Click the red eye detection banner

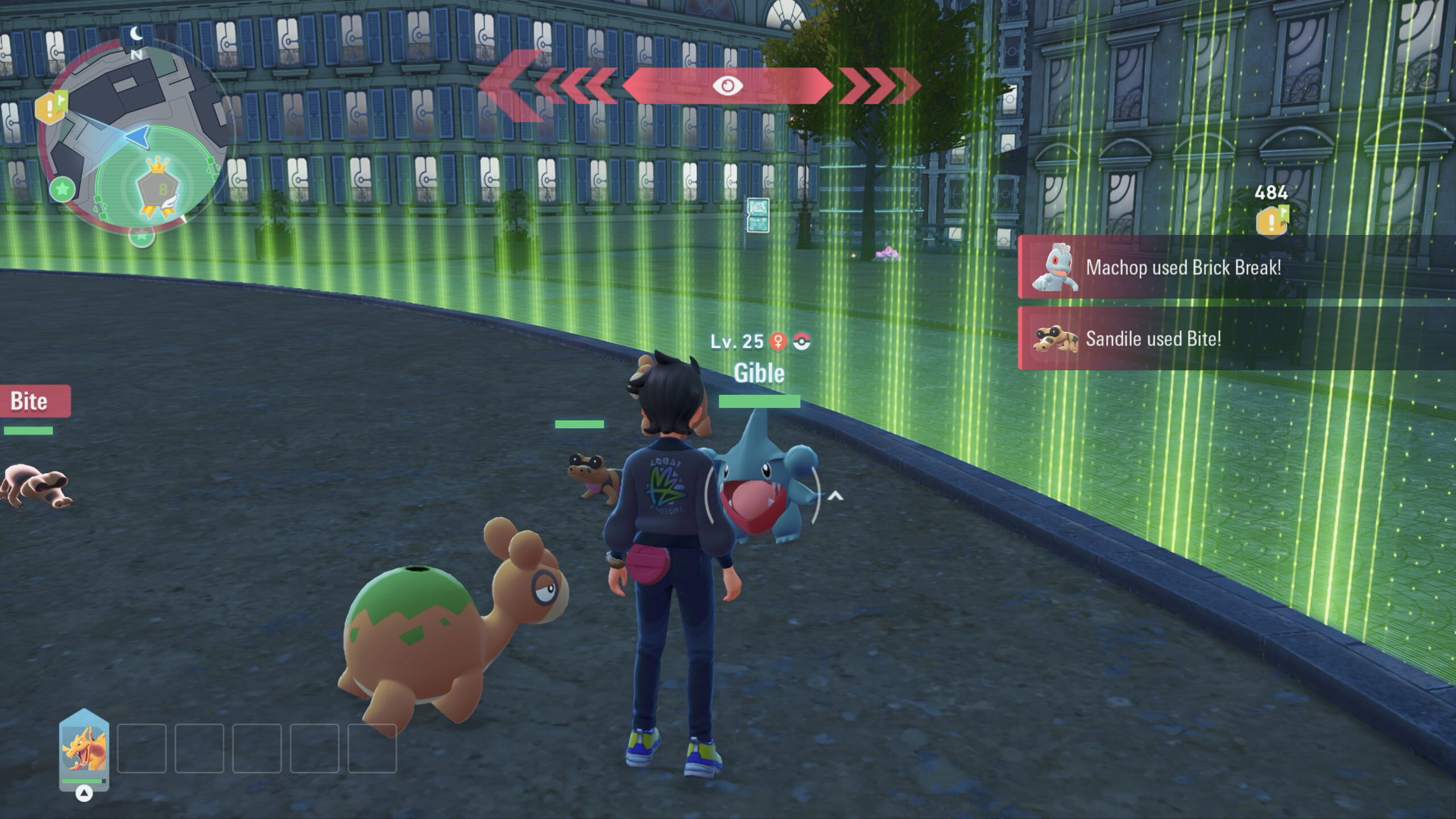tap(727, 86)
